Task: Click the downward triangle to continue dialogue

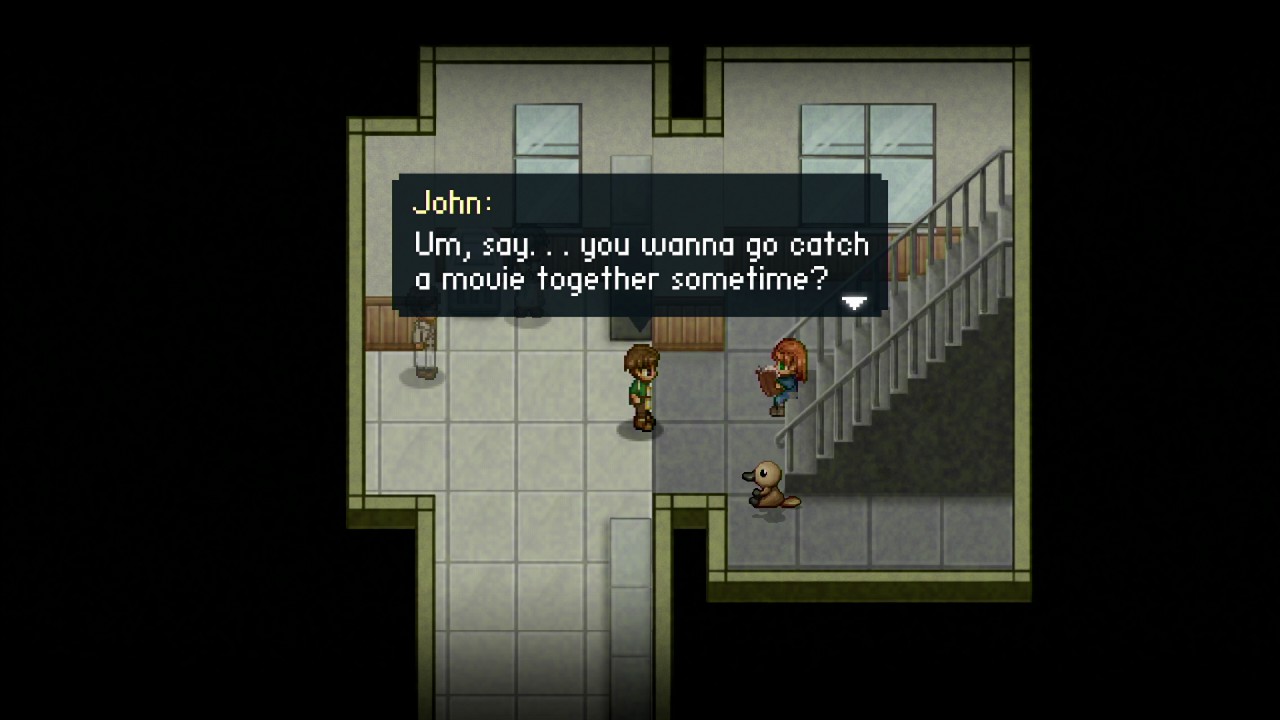Action: click(x=855, y=302)
